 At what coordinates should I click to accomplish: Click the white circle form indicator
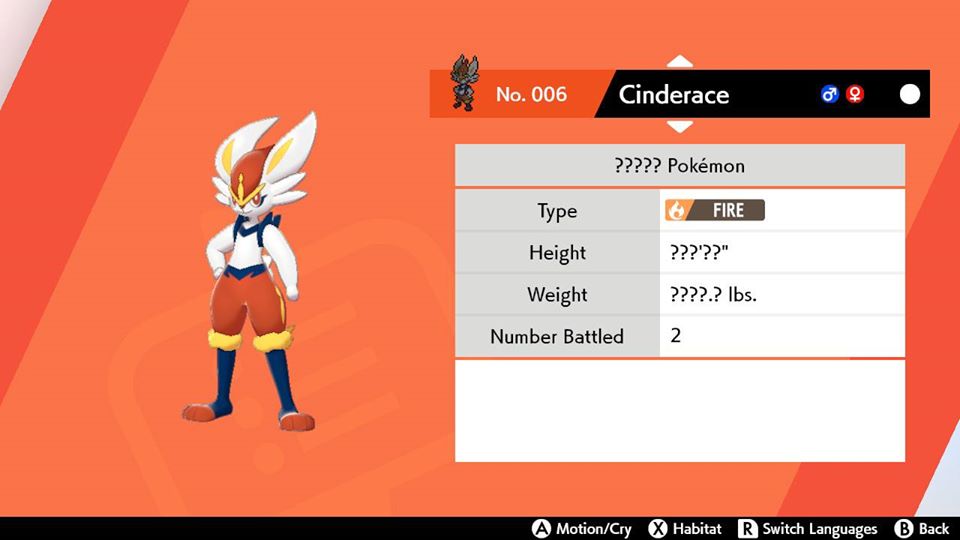pos(910,95)
